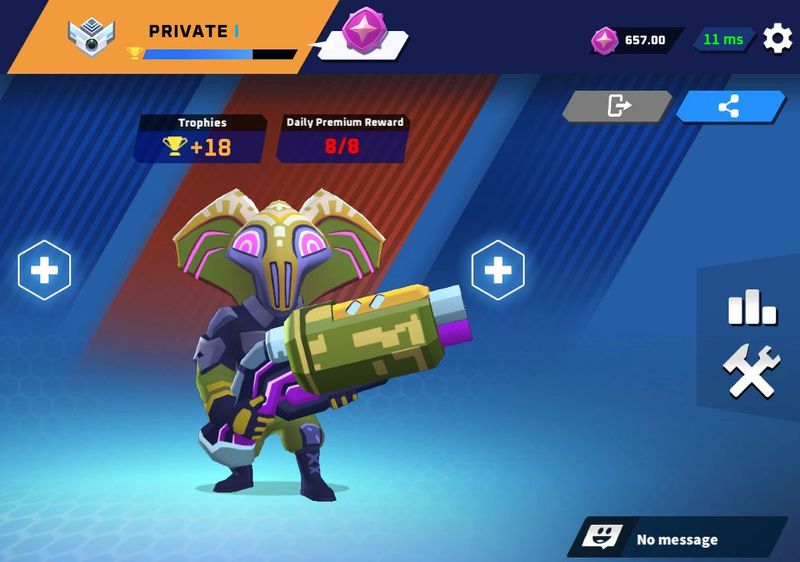Open the leaderboard bar chart icon

(x=751, y=307)
